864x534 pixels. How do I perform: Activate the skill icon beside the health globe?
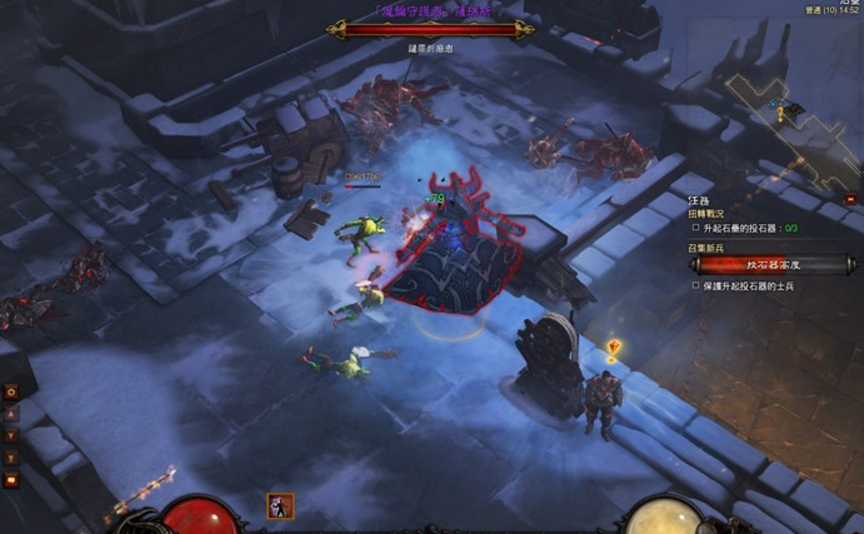[x=280, y=506]
